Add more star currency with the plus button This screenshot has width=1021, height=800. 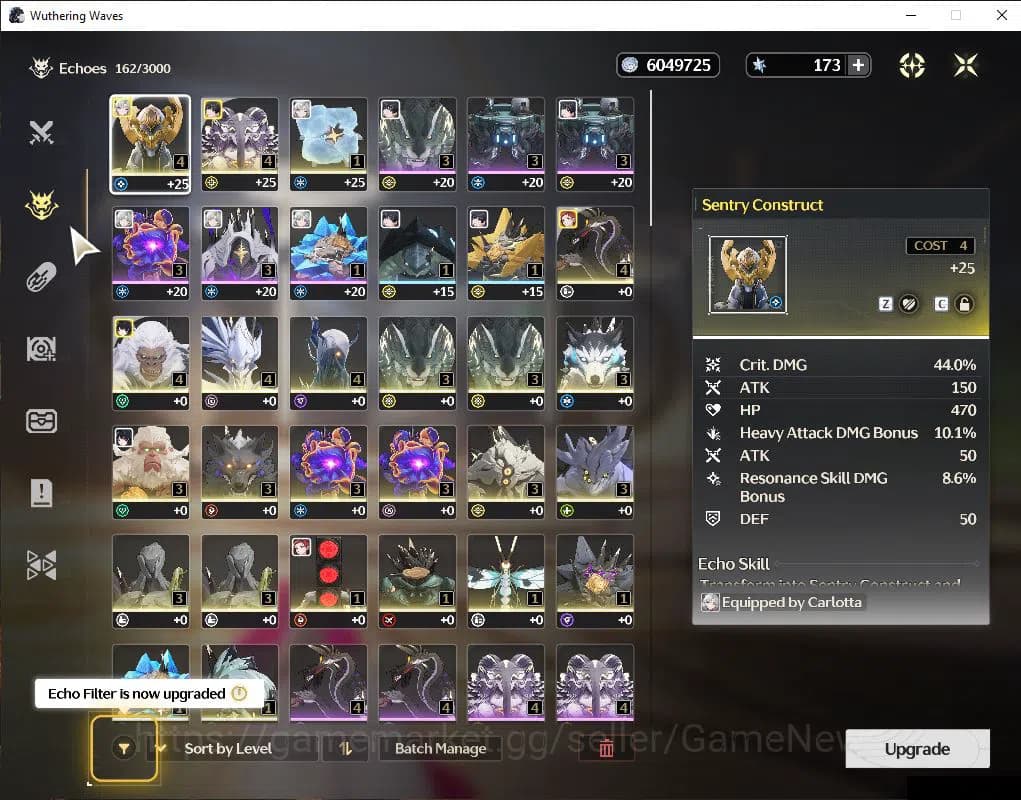(858, 65)
